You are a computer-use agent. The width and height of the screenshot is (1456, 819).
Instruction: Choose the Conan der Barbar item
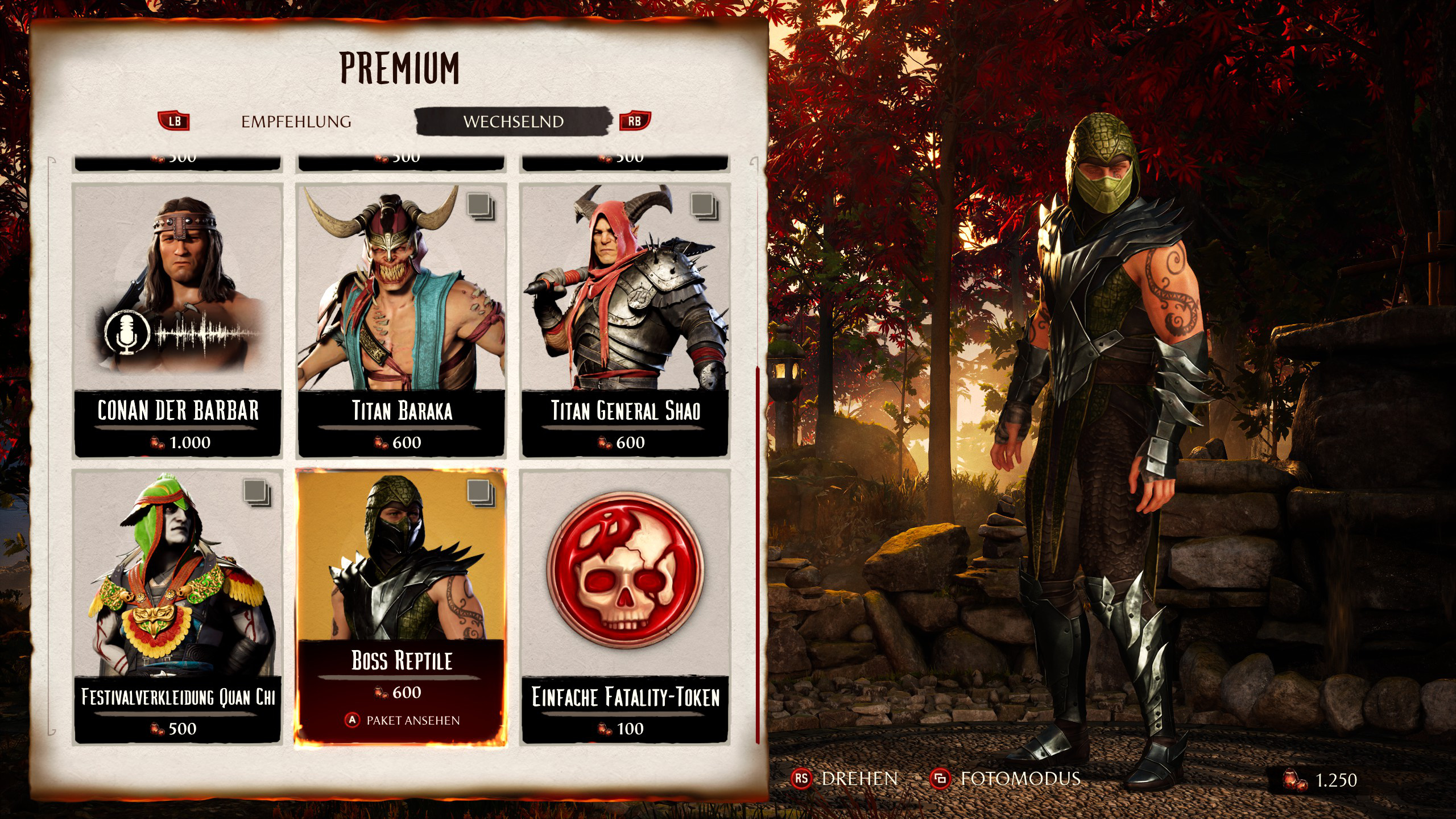tap(177, 320)
